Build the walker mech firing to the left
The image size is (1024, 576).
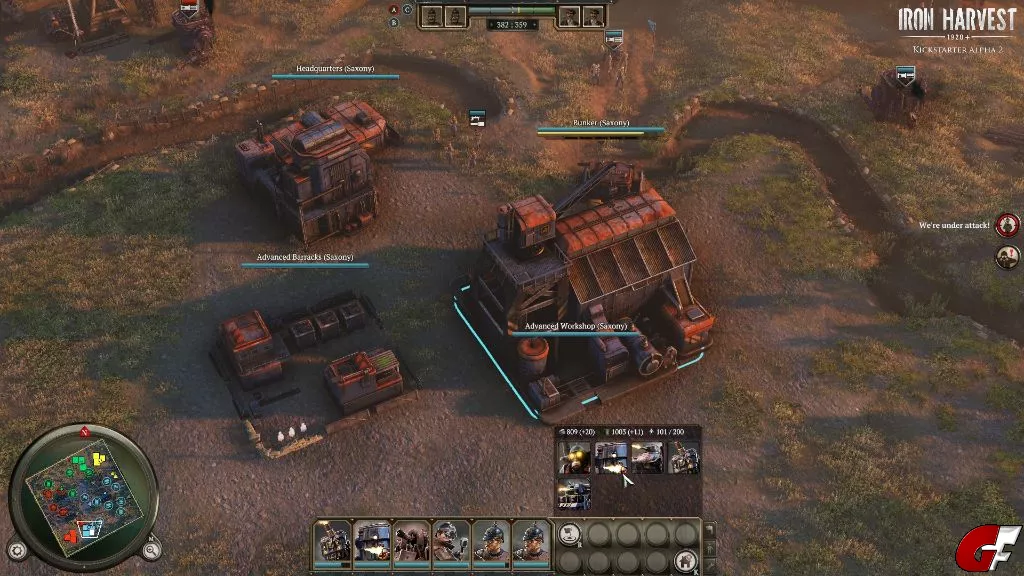(x=646, y=458)
